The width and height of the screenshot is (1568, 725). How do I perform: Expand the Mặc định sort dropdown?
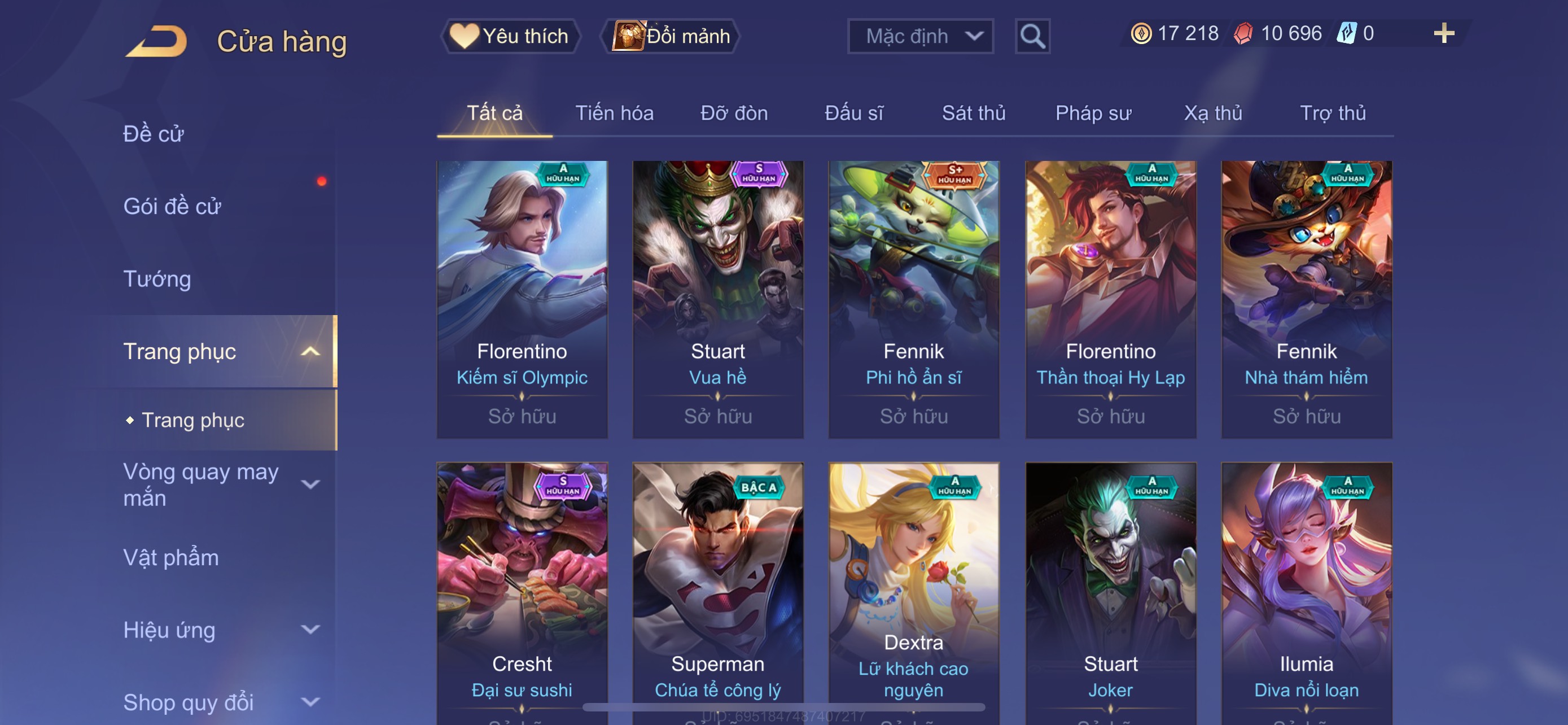(919, 36)
